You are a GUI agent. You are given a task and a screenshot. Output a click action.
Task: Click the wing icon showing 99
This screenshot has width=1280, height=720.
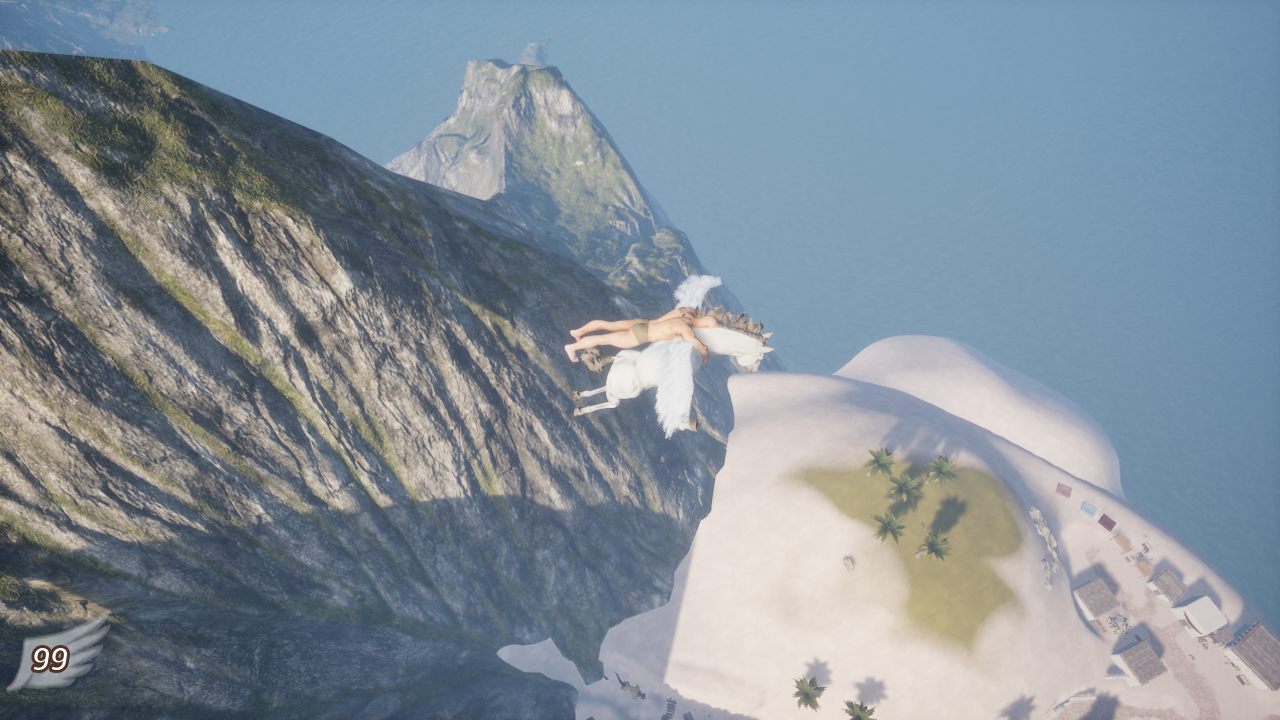pyautogui.click(x=57, y=656)
